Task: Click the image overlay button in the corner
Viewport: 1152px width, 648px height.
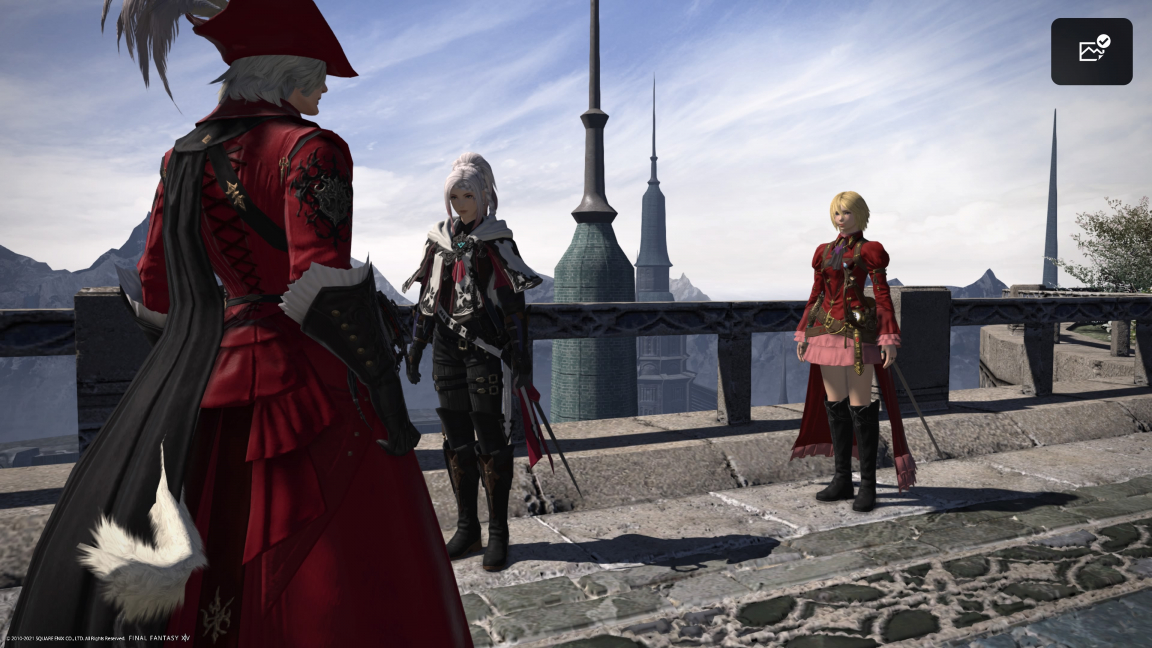Action: click(1091, 51)
